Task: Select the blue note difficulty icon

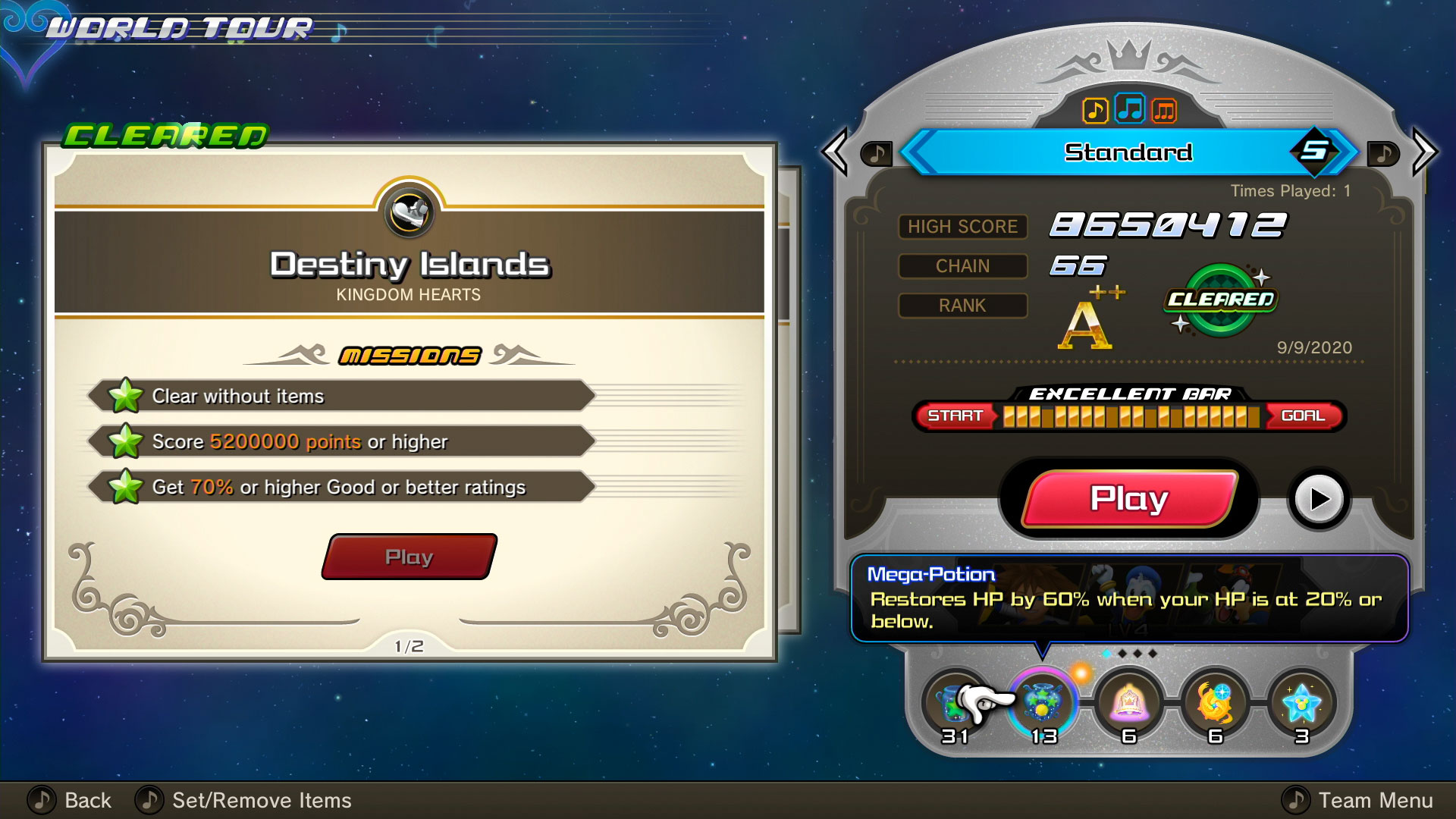Action: (1130, 109)
